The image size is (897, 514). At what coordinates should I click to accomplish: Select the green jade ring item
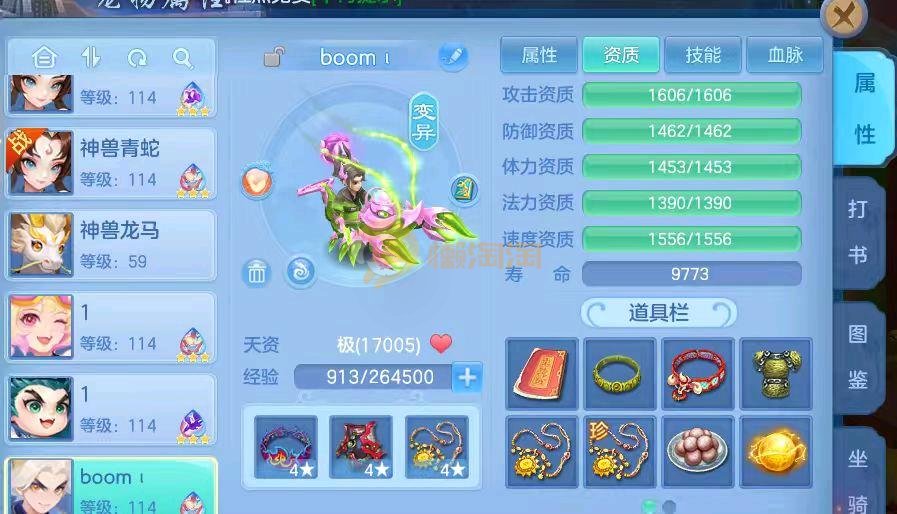(619, 373)
